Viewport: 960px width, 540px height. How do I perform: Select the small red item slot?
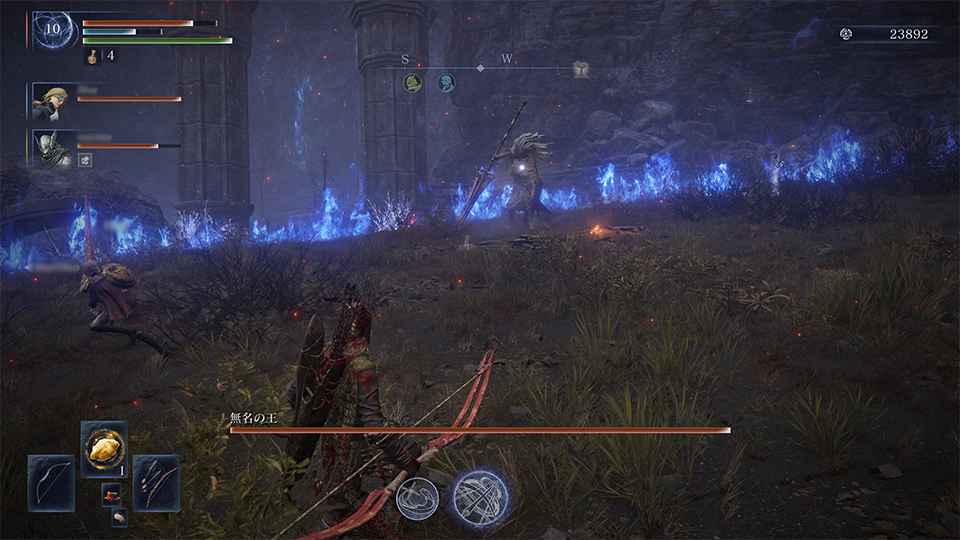(x=112, y=494)
